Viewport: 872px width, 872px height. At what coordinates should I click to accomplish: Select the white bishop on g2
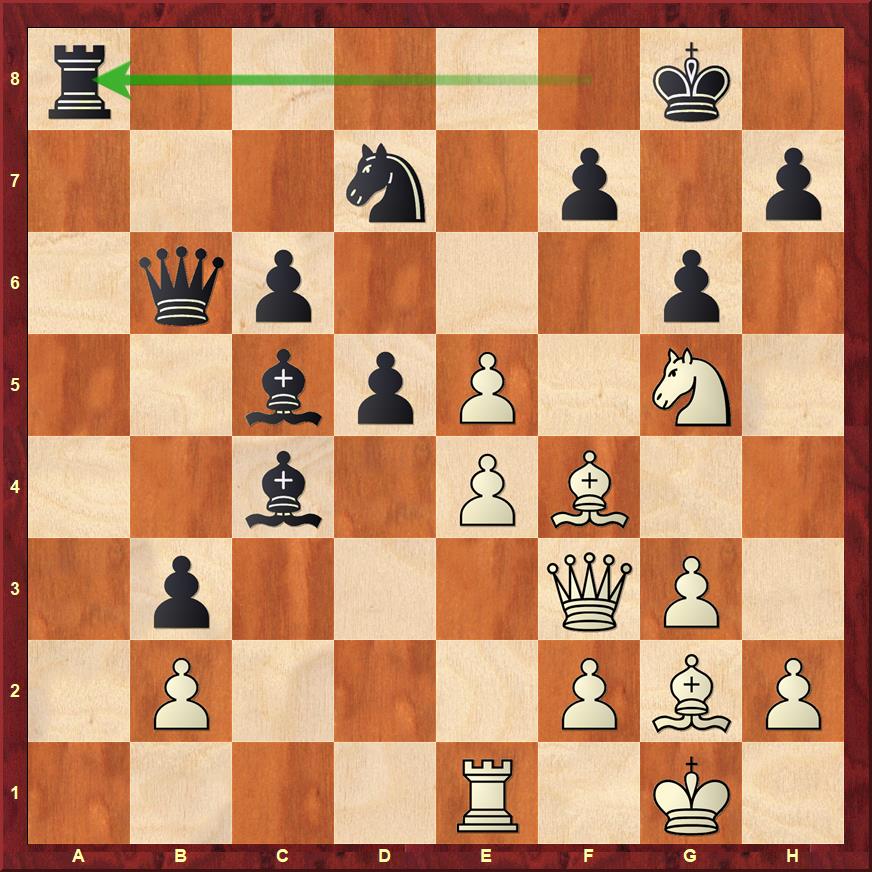(691, 692)
